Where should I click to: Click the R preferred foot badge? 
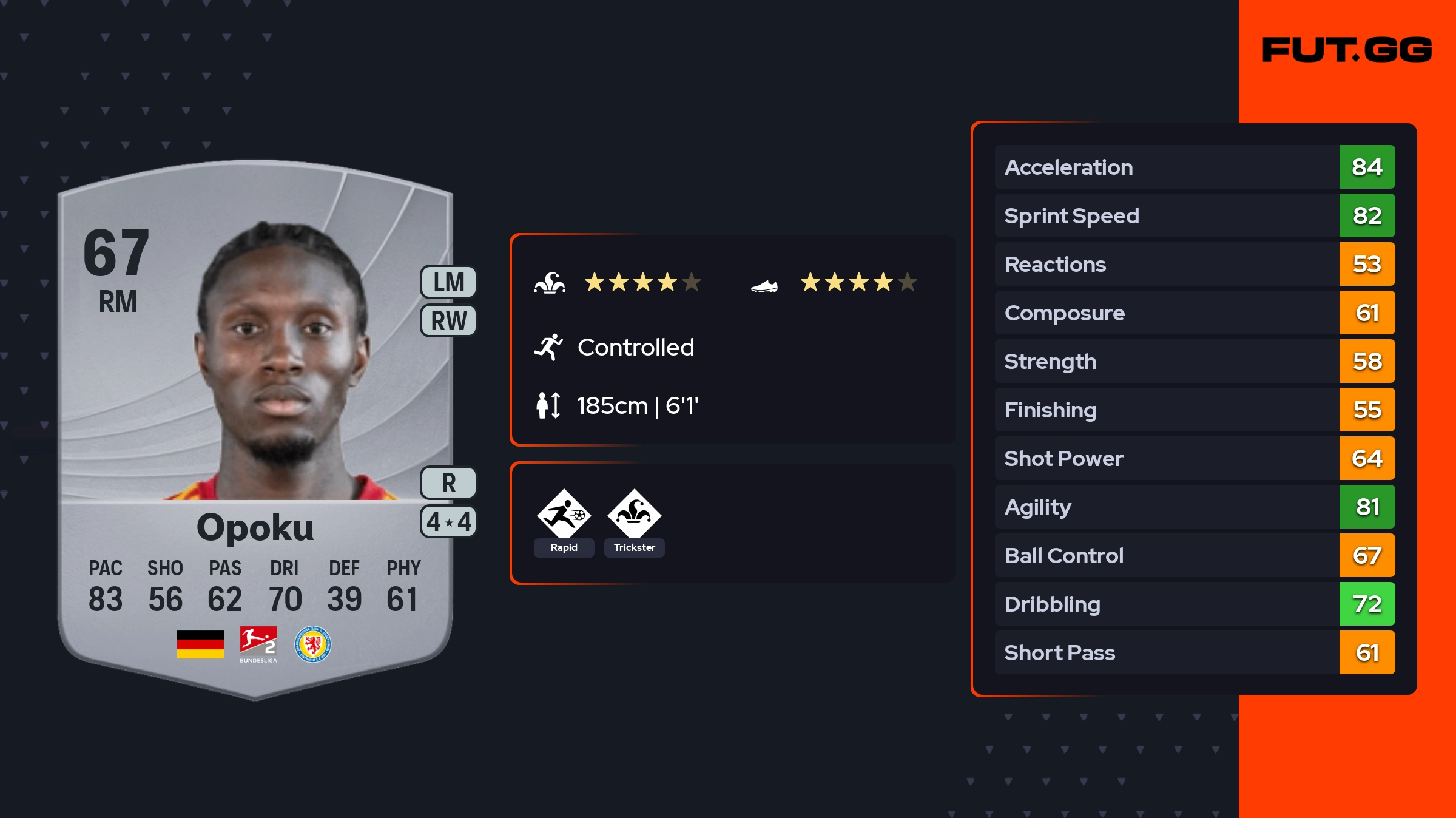point(448,483)
